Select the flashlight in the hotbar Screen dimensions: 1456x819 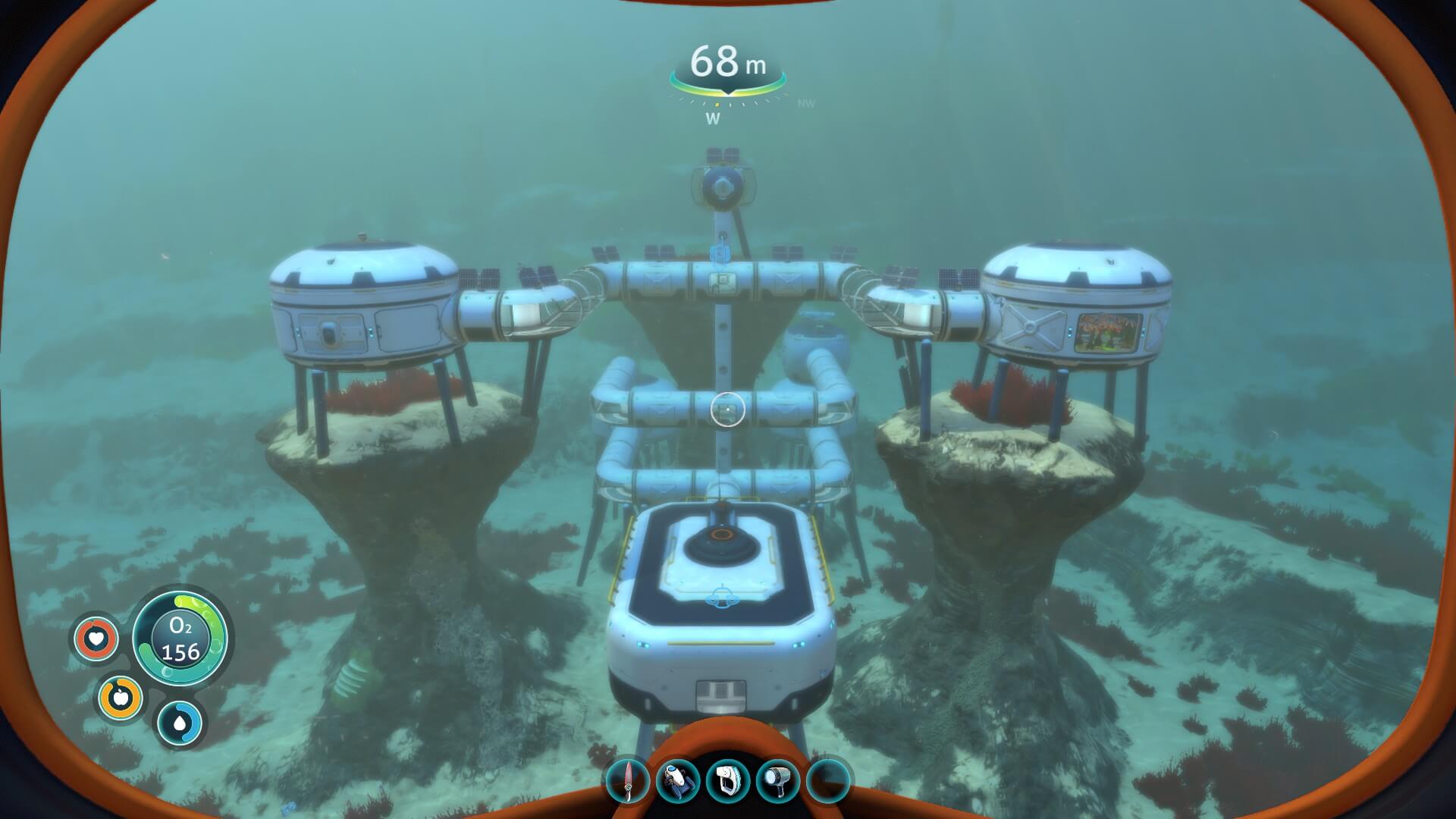778,780
